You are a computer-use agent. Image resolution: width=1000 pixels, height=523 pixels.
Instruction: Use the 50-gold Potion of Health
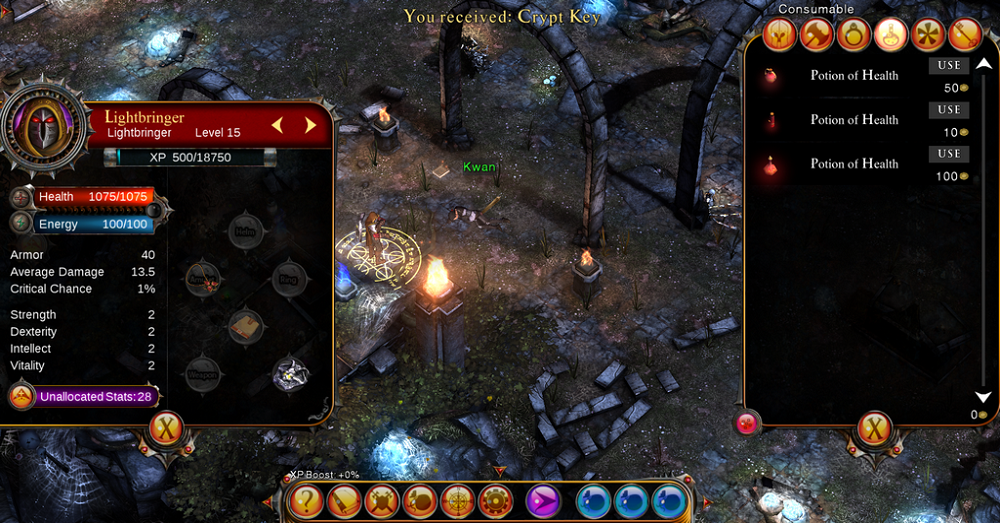pos(949,66)
